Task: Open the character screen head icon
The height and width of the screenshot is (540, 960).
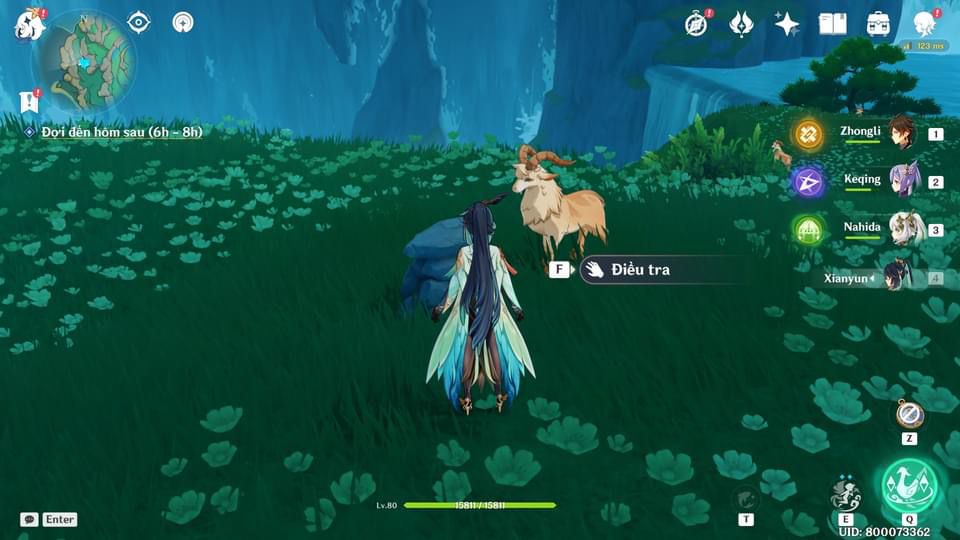Action: 925,24
